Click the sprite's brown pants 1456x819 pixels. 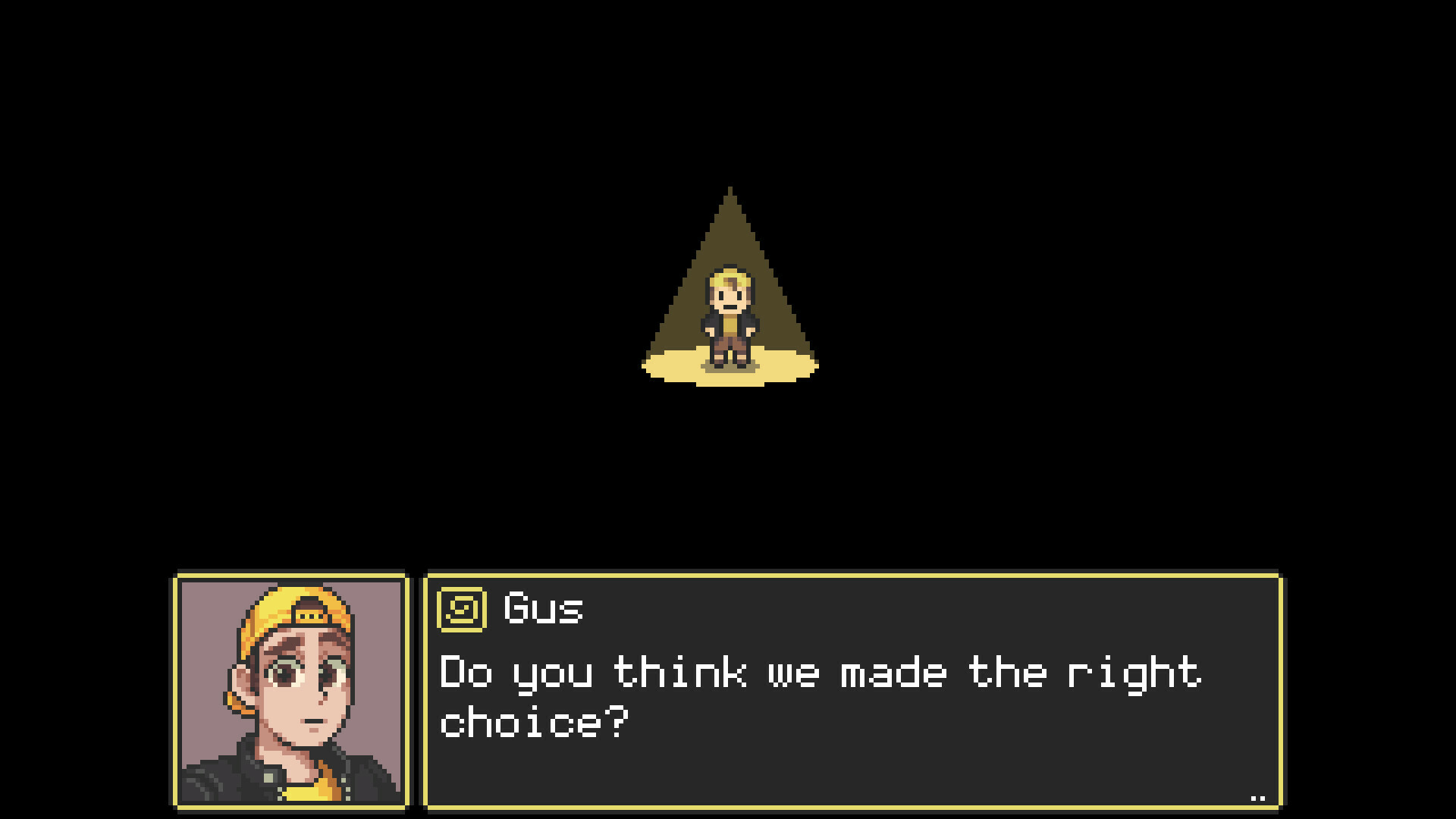730,345
